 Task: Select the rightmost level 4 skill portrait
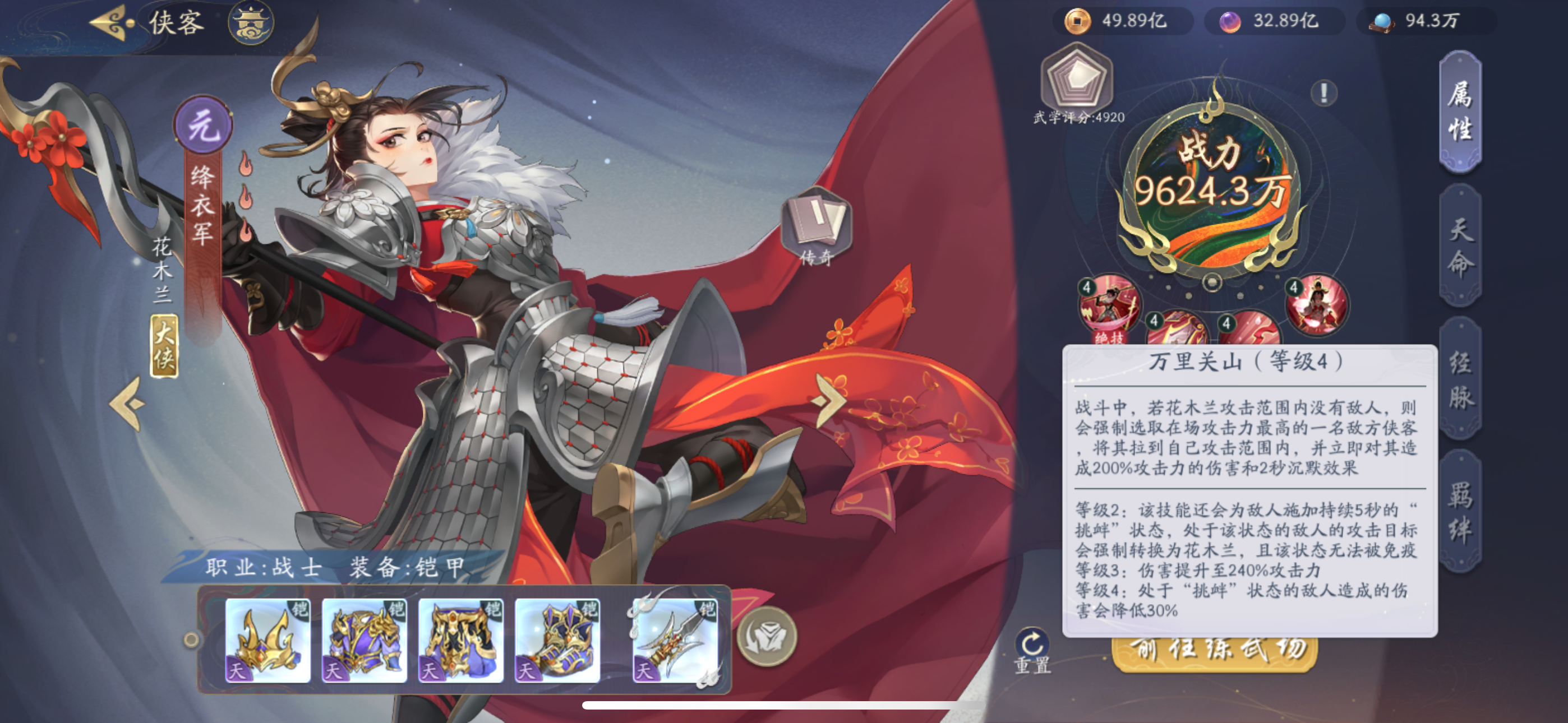1317,305
